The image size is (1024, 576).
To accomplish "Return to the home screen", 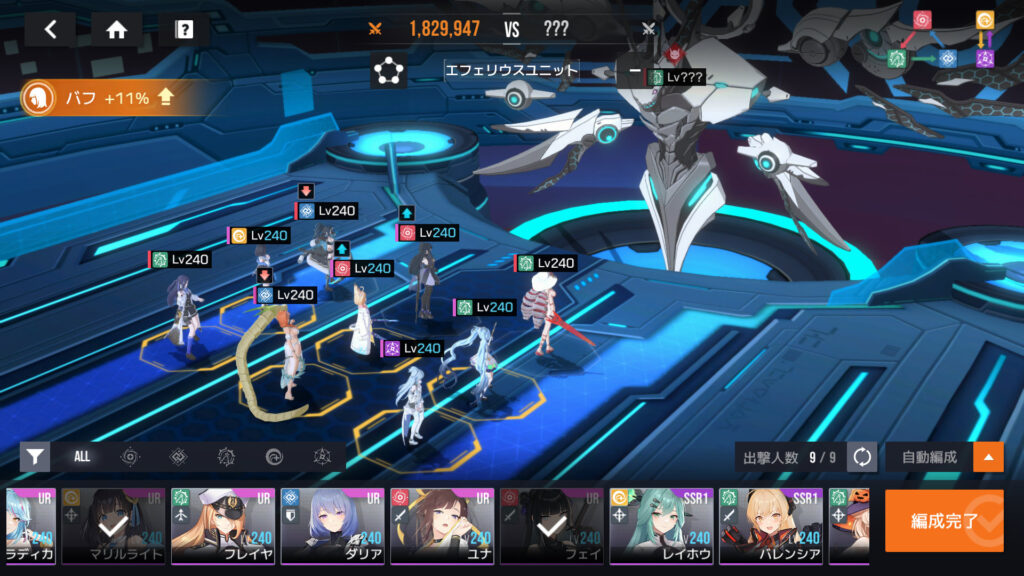I will pyautogui.click(x=117, y=29).
